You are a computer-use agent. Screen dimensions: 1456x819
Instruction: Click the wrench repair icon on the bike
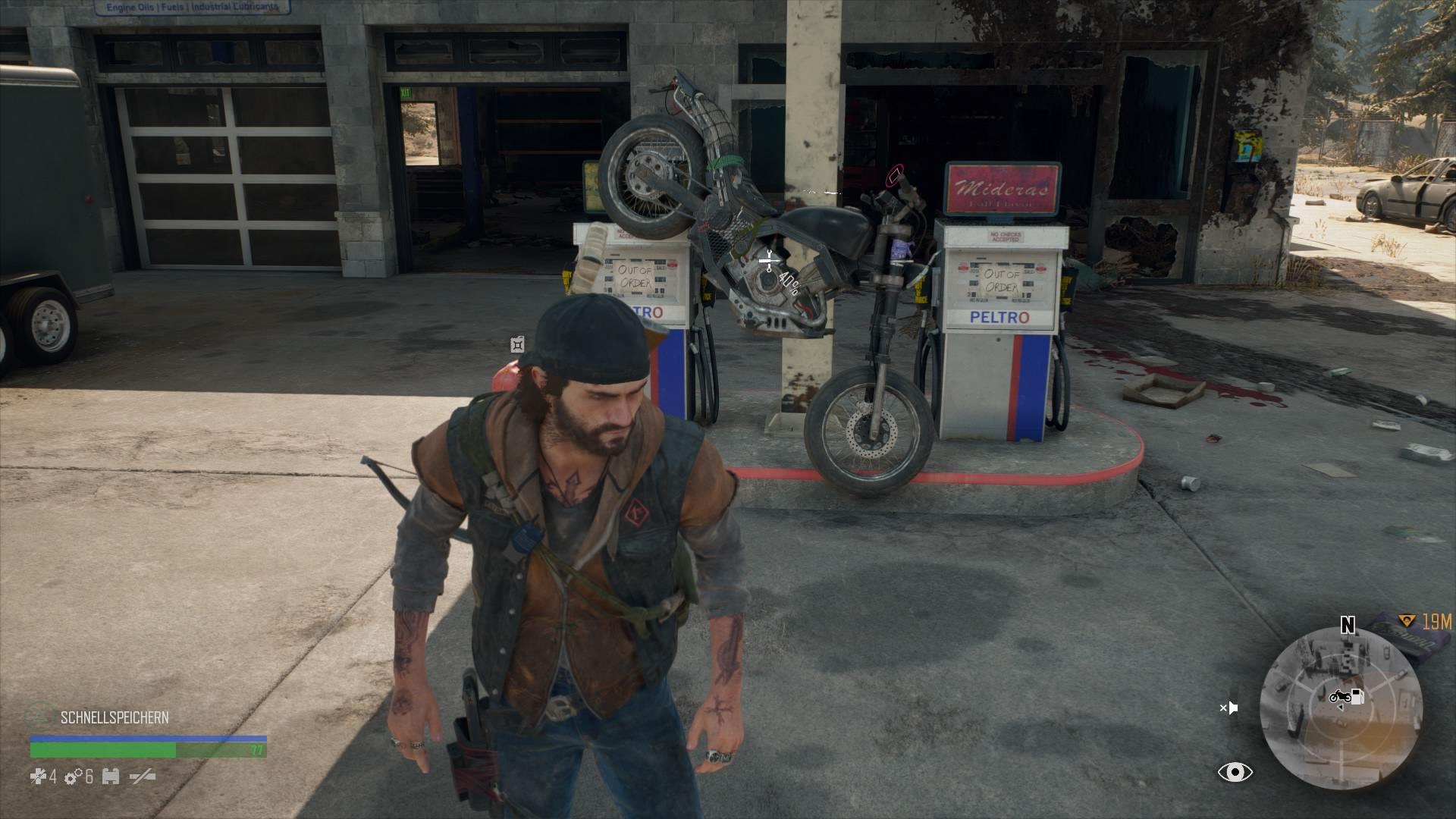pos(768,262)
